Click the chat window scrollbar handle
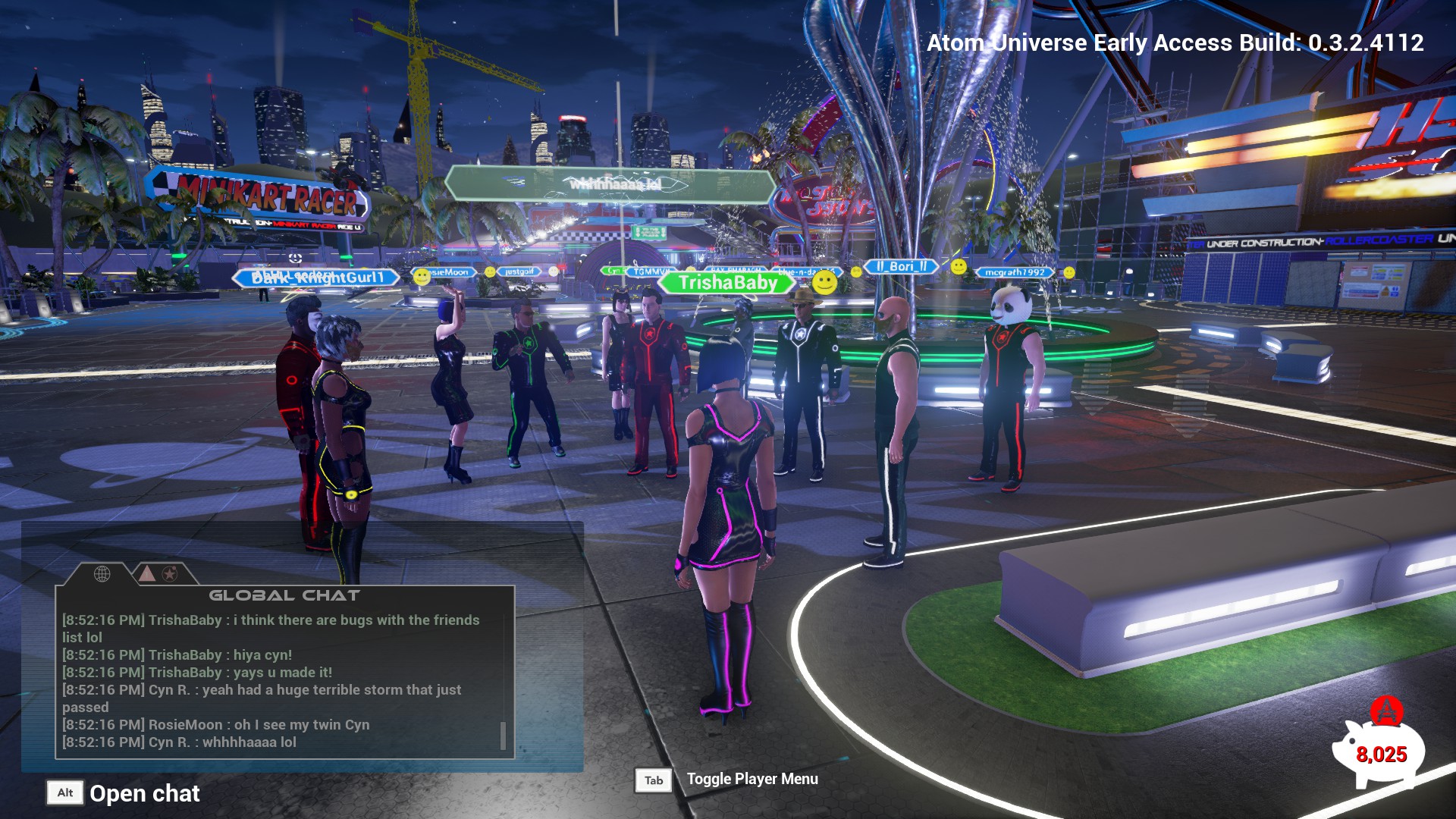This screenshot has width=1456, height=819. [503, 735]
